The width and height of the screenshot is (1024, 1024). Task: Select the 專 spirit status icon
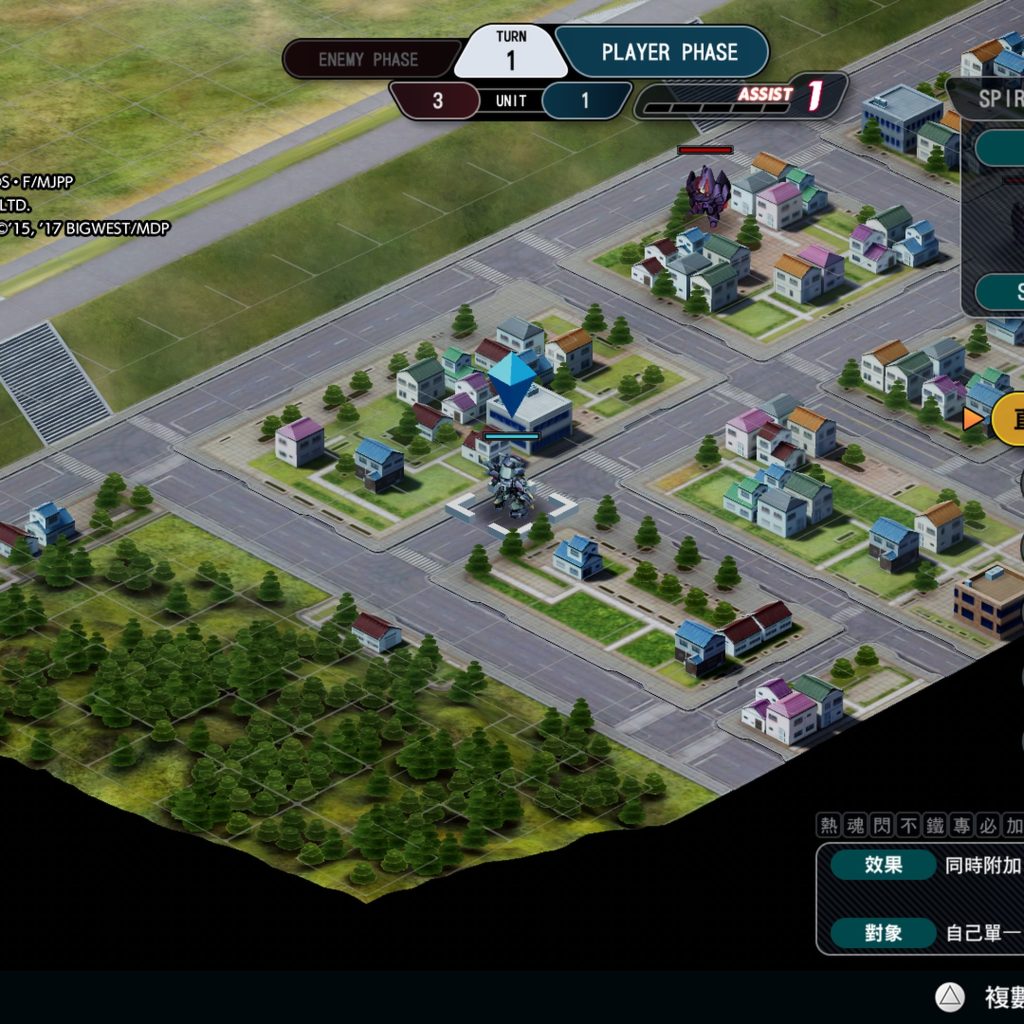coord(961,825)
